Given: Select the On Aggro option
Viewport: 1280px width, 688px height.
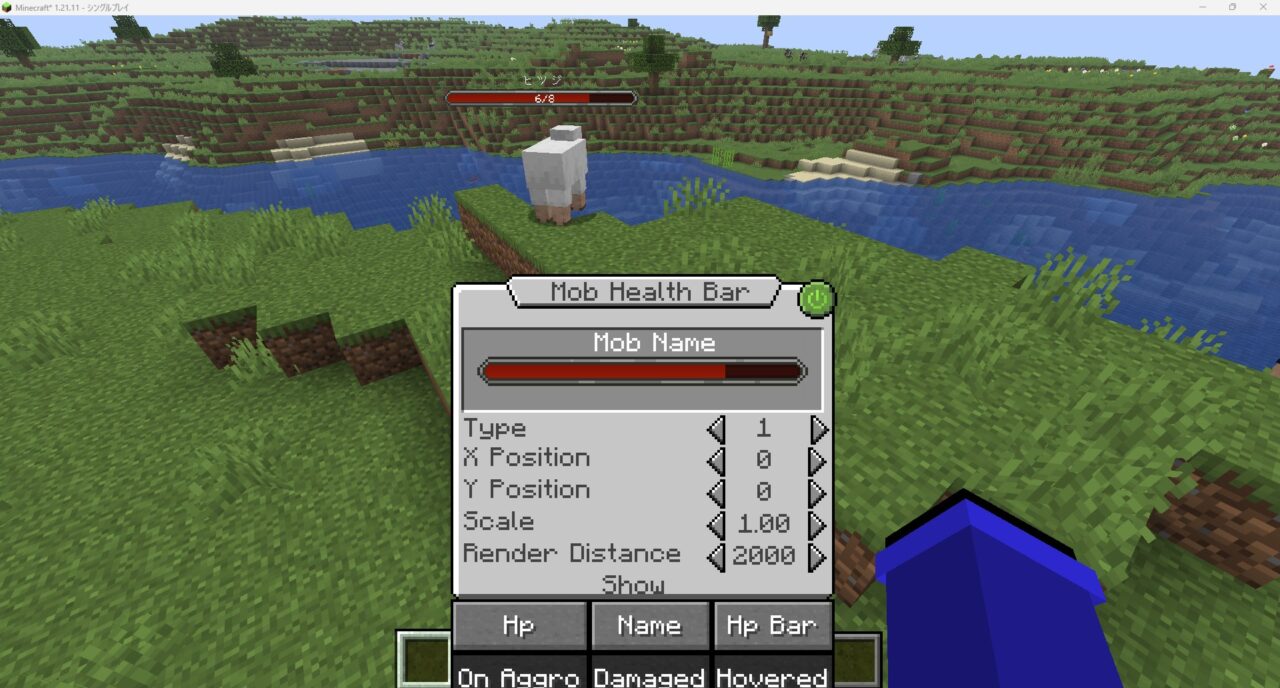Looking at the screenshot, I should (519, 675).
